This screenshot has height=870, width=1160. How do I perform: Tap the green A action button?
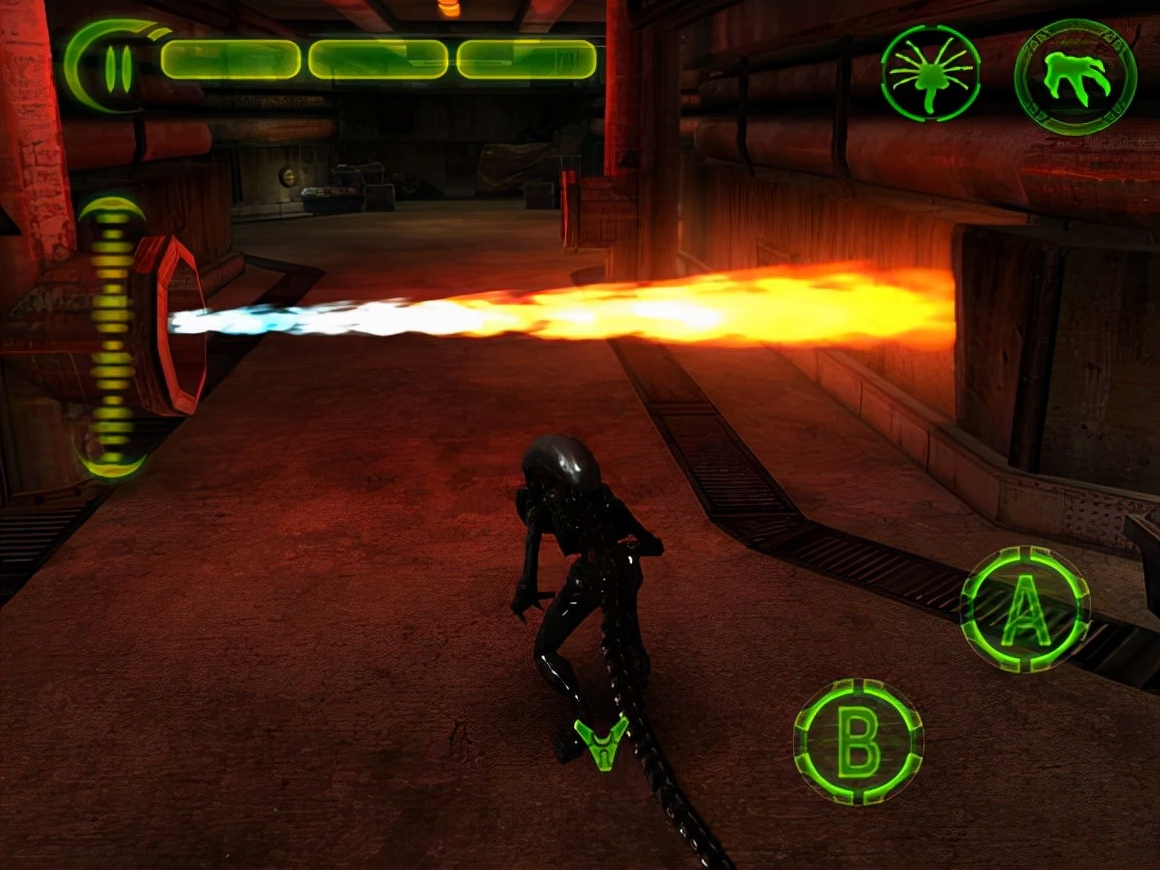(x=1024, y=609)
